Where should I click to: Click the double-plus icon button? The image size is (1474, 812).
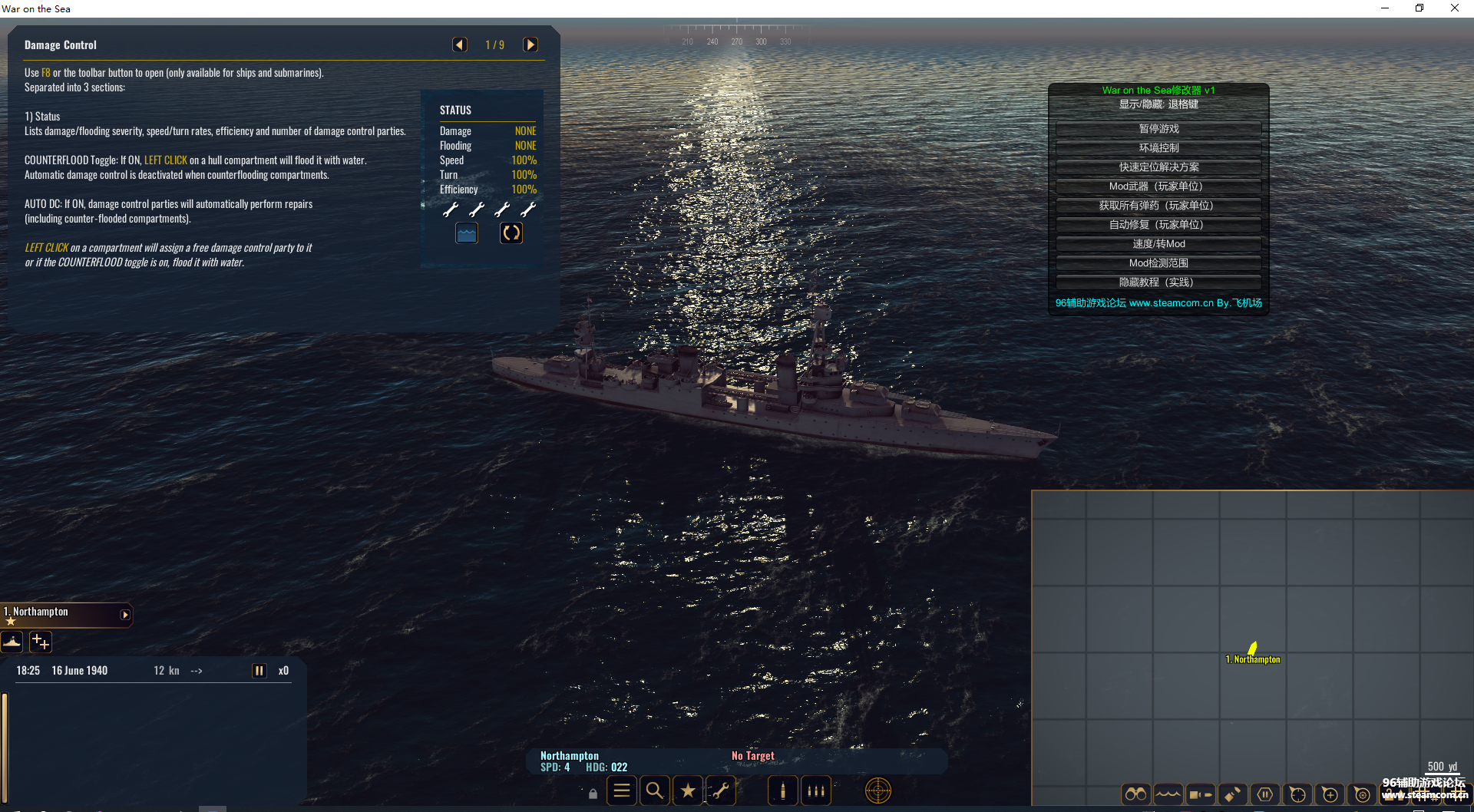[41, 642]
